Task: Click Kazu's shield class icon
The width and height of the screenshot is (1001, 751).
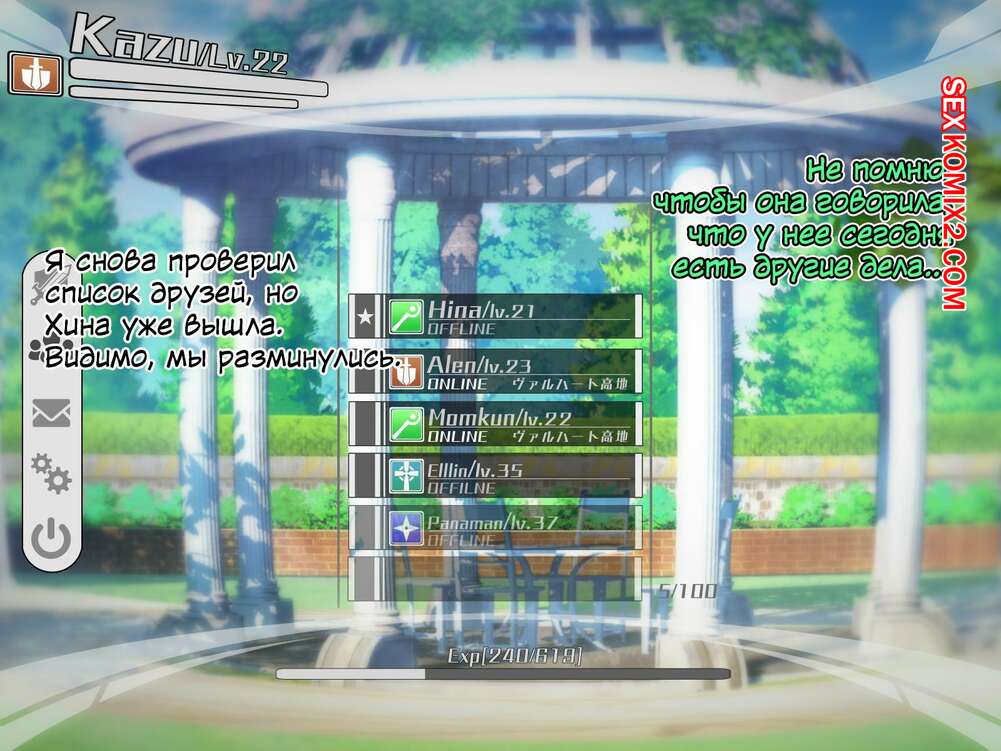Action: (x=35, y=72)
